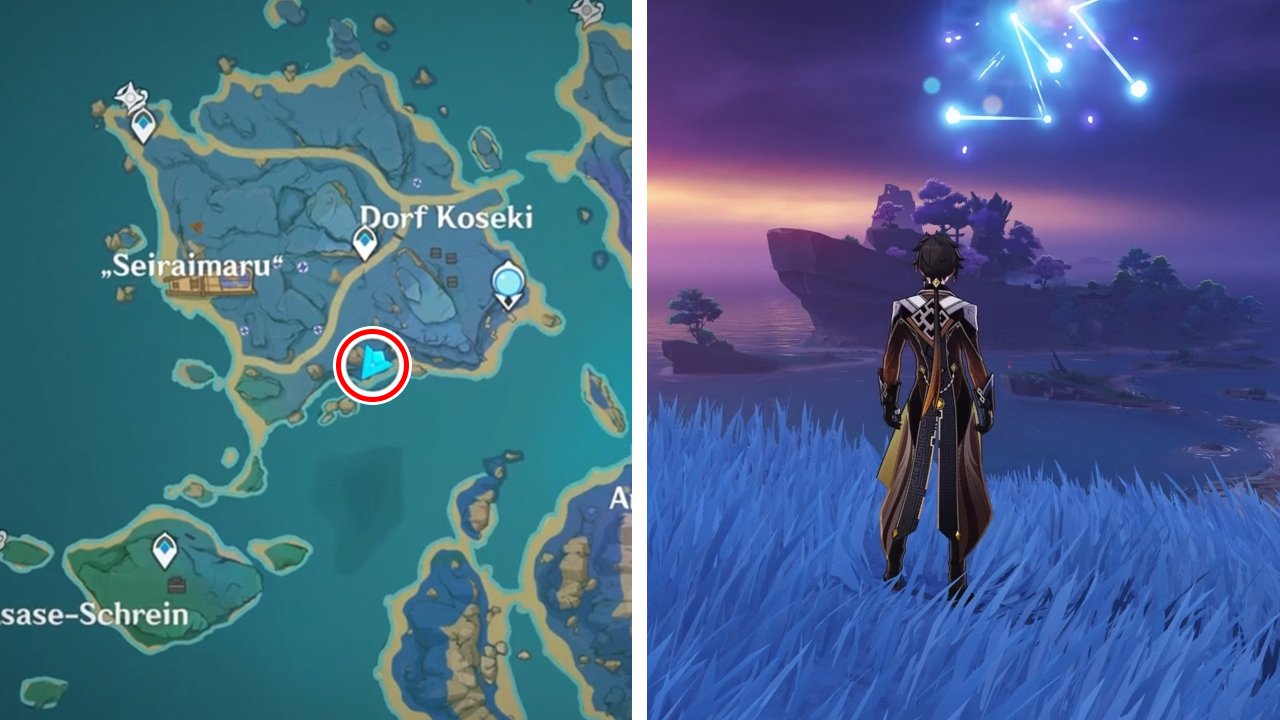Select the teleport waypoint beside Dorf Koseki

(365, 242)
